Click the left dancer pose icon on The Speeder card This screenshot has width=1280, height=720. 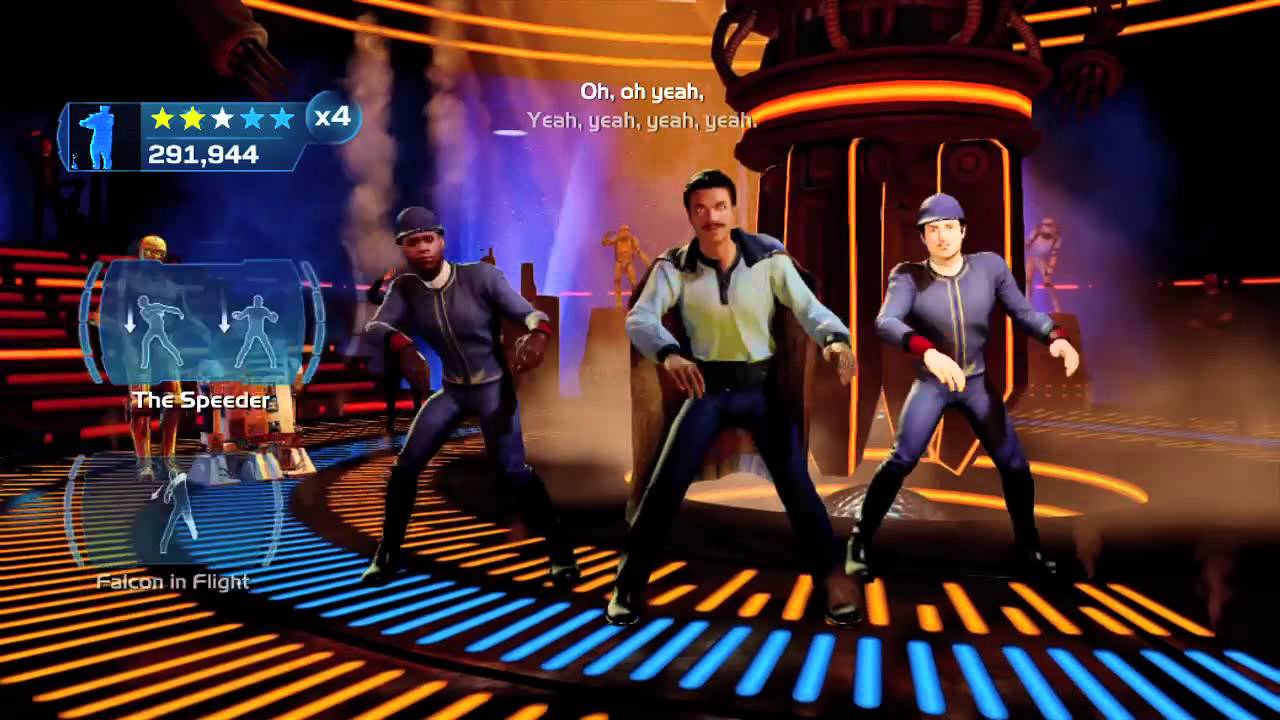[157, 328]
